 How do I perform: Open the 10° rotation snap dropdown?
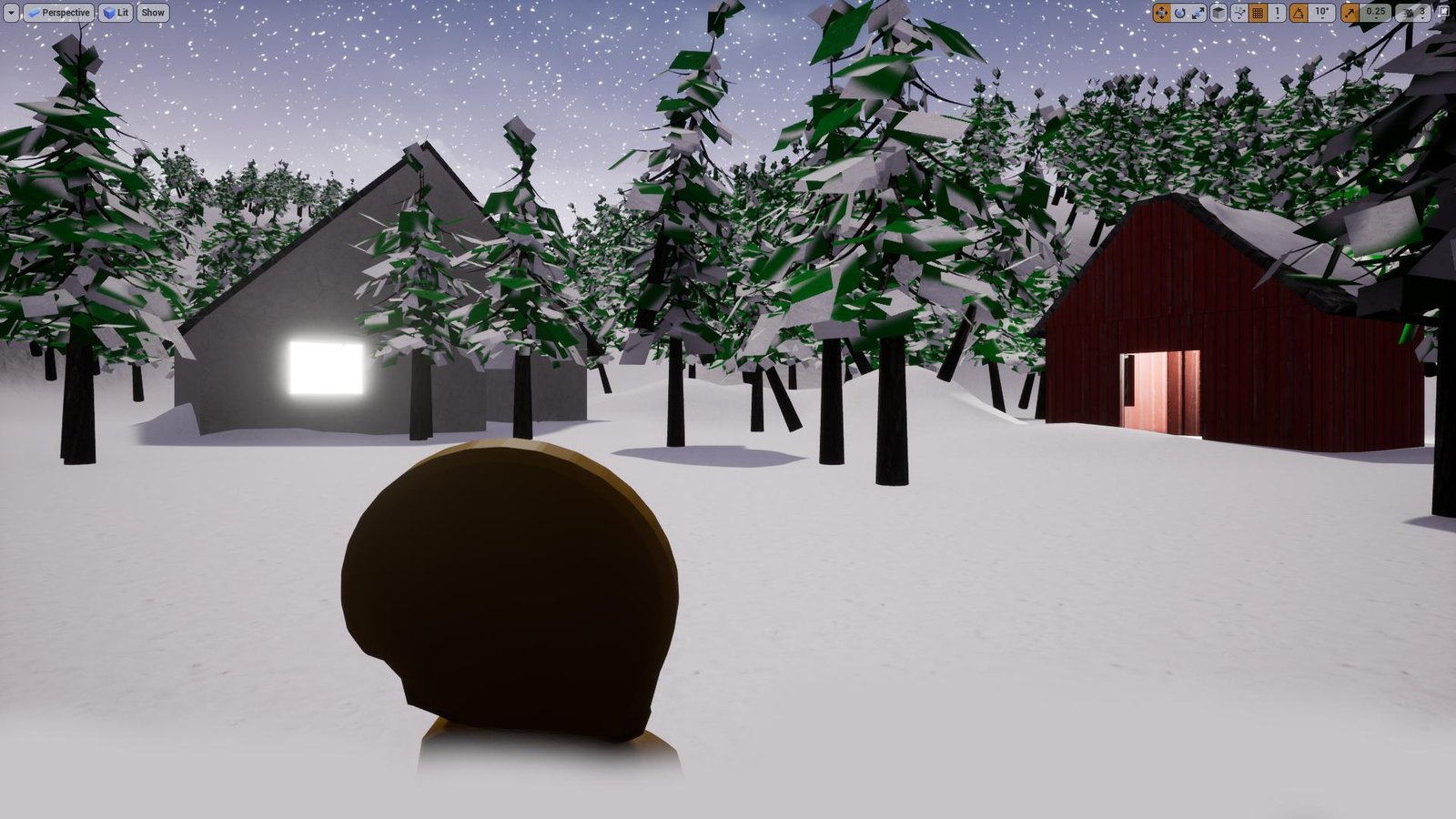(1319, 12)
